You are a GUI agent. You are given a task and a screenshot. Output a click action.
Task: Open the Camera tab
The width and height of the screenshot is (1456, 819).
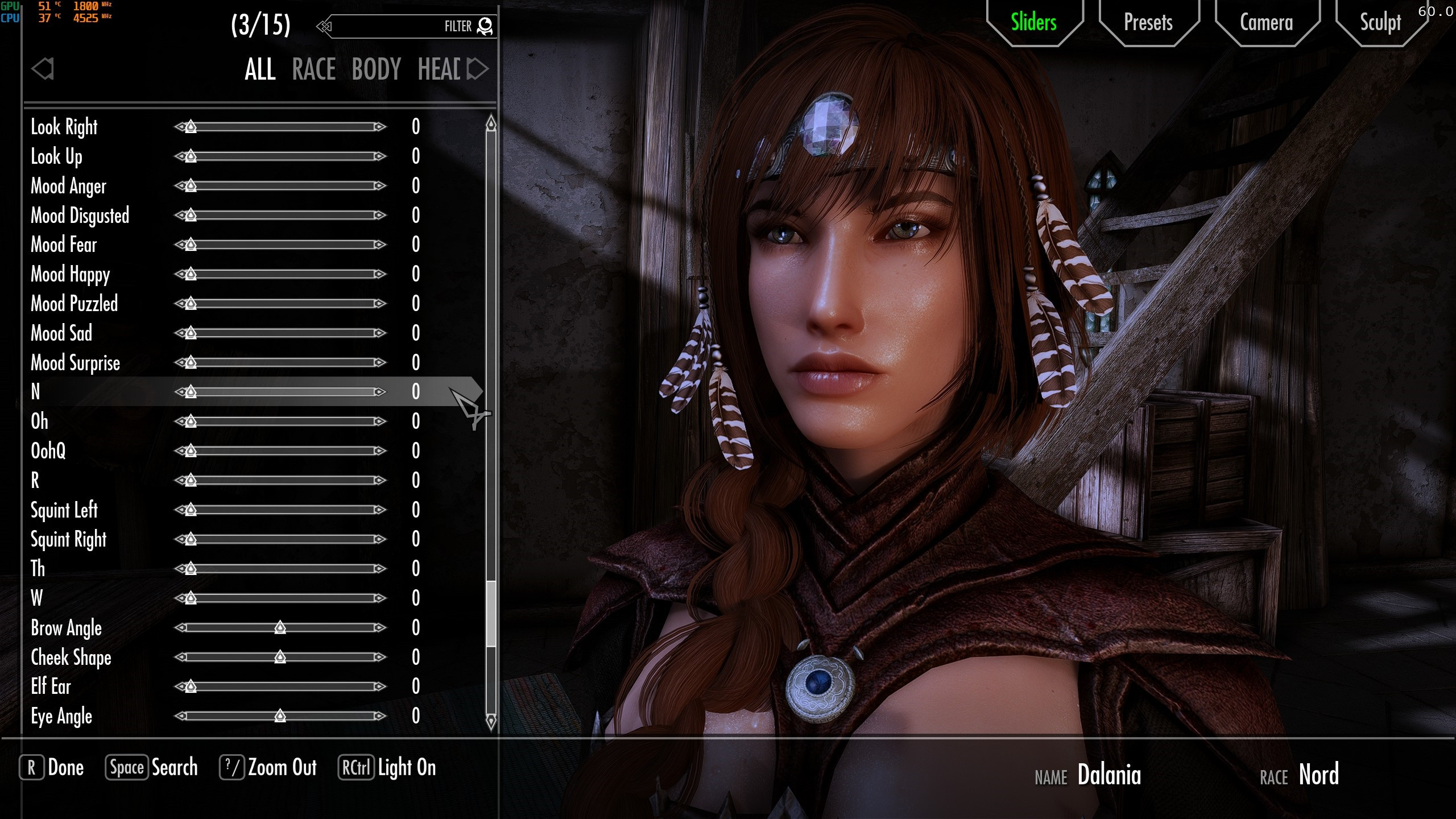(x=1266, y=23)
